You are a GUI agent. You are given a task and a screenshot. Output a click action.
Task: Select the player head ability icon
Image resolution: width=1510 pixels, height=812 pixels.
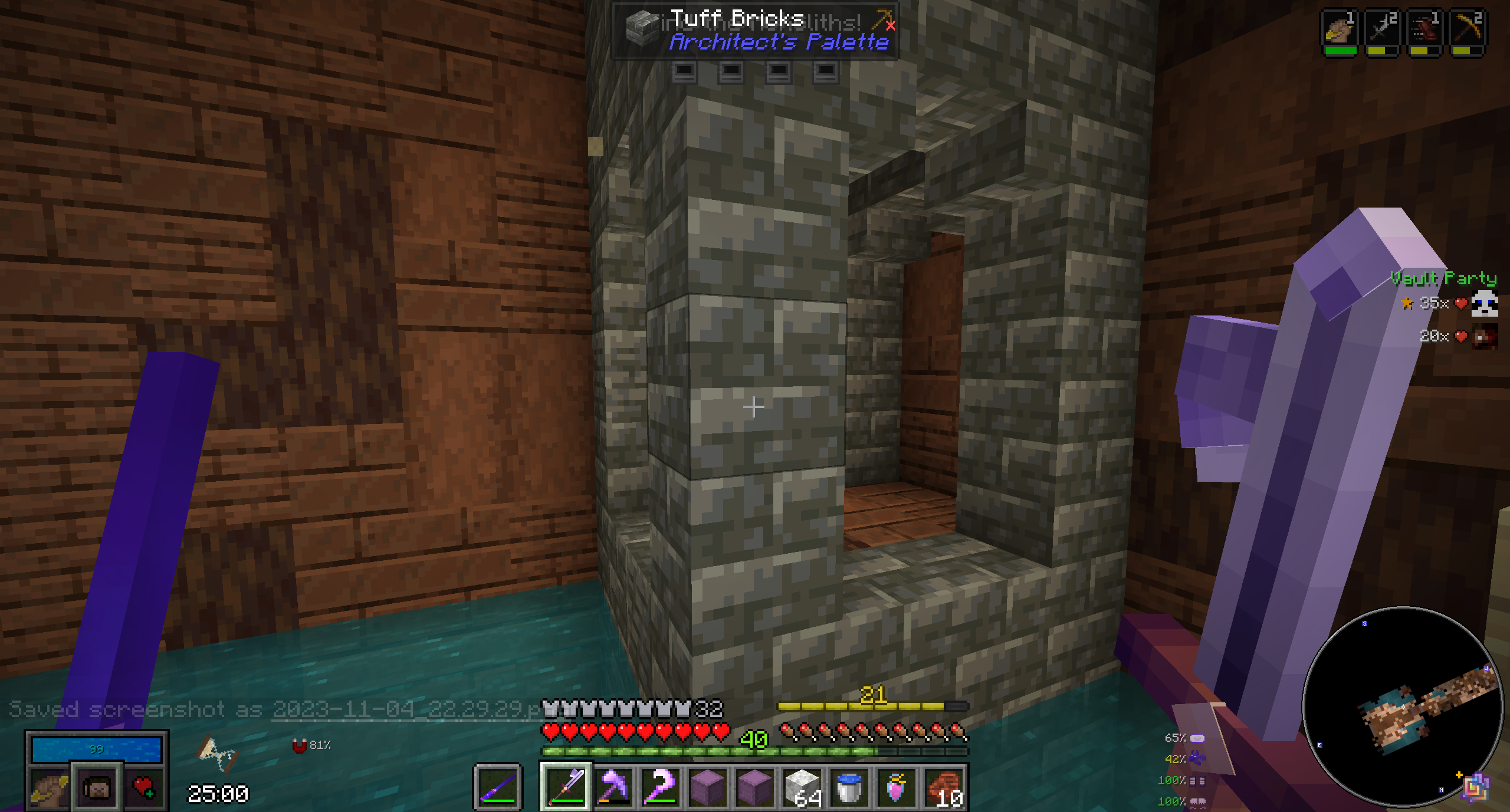pyautogui.click(x=97, y=787)
